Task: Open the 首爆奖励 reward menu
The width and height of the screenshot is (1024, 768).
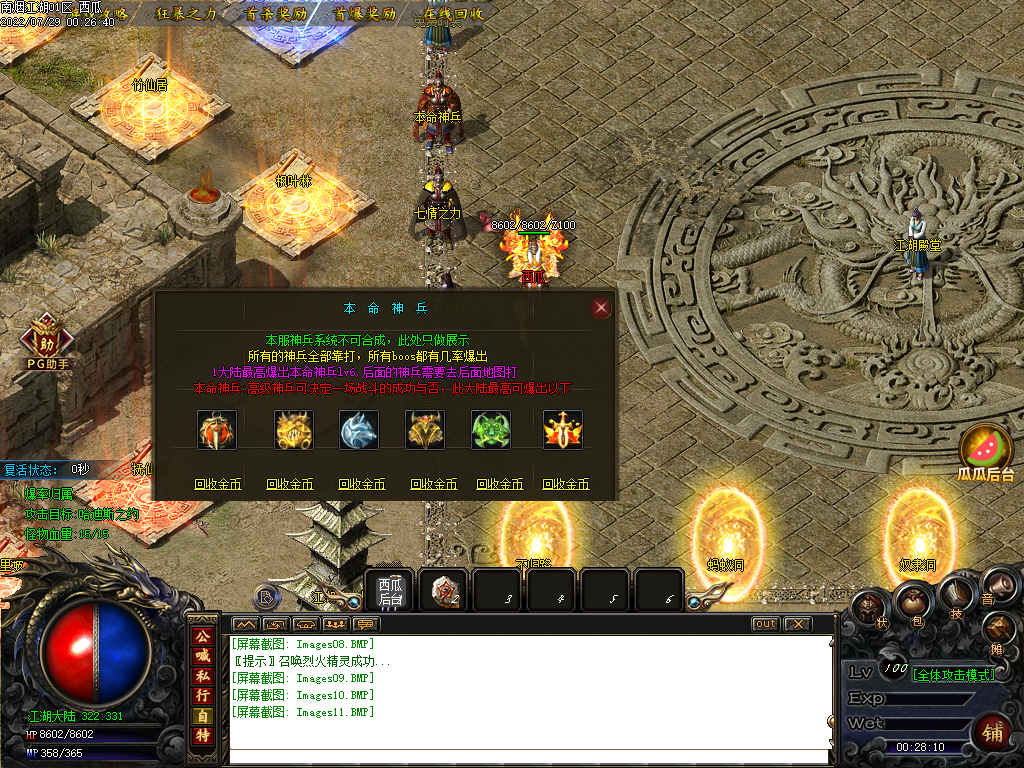Action: (365, 14)
